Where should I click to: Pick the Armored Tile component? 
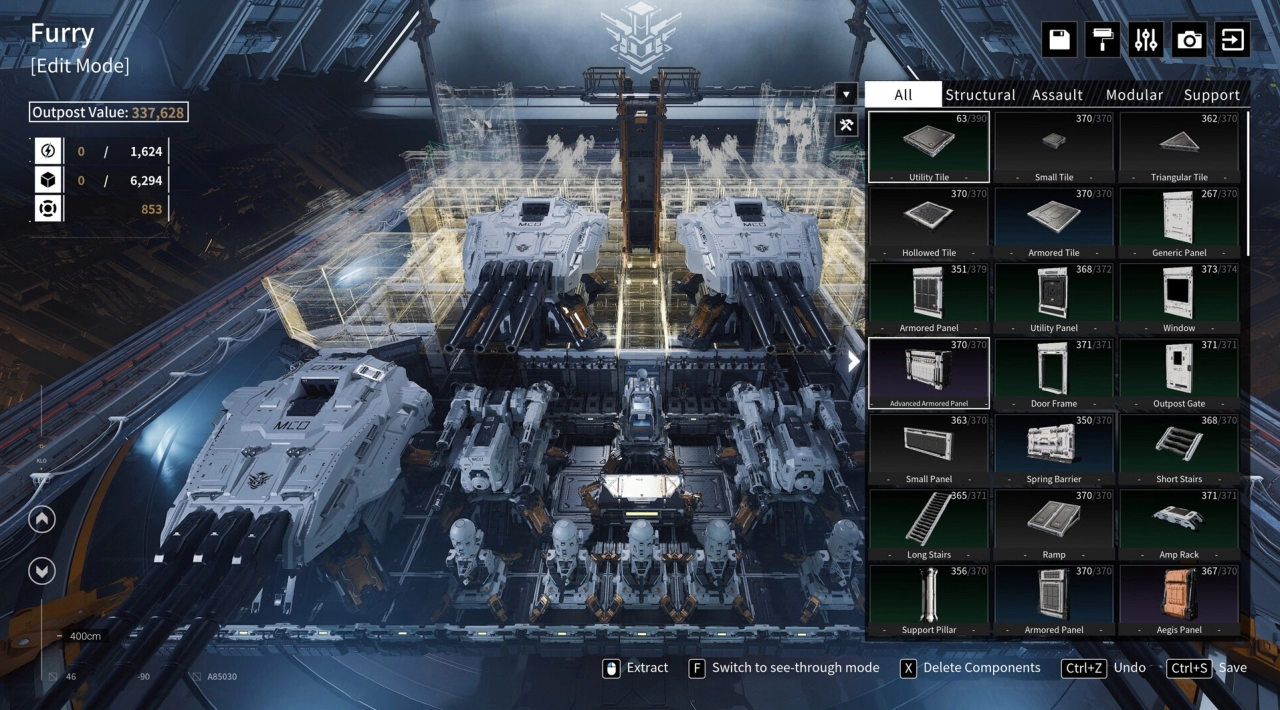coord(1054,222)
